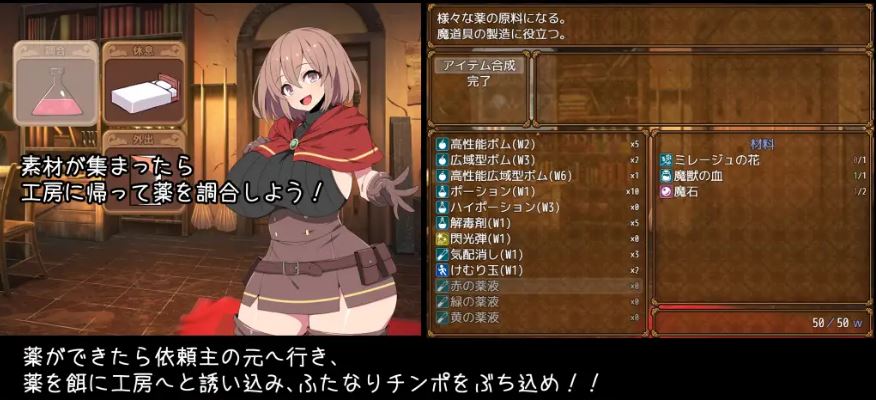This screenshot has height=400, width=878.
Task: Pick the 広域型ボム(W3) recipe
Action: click(537, 158)
